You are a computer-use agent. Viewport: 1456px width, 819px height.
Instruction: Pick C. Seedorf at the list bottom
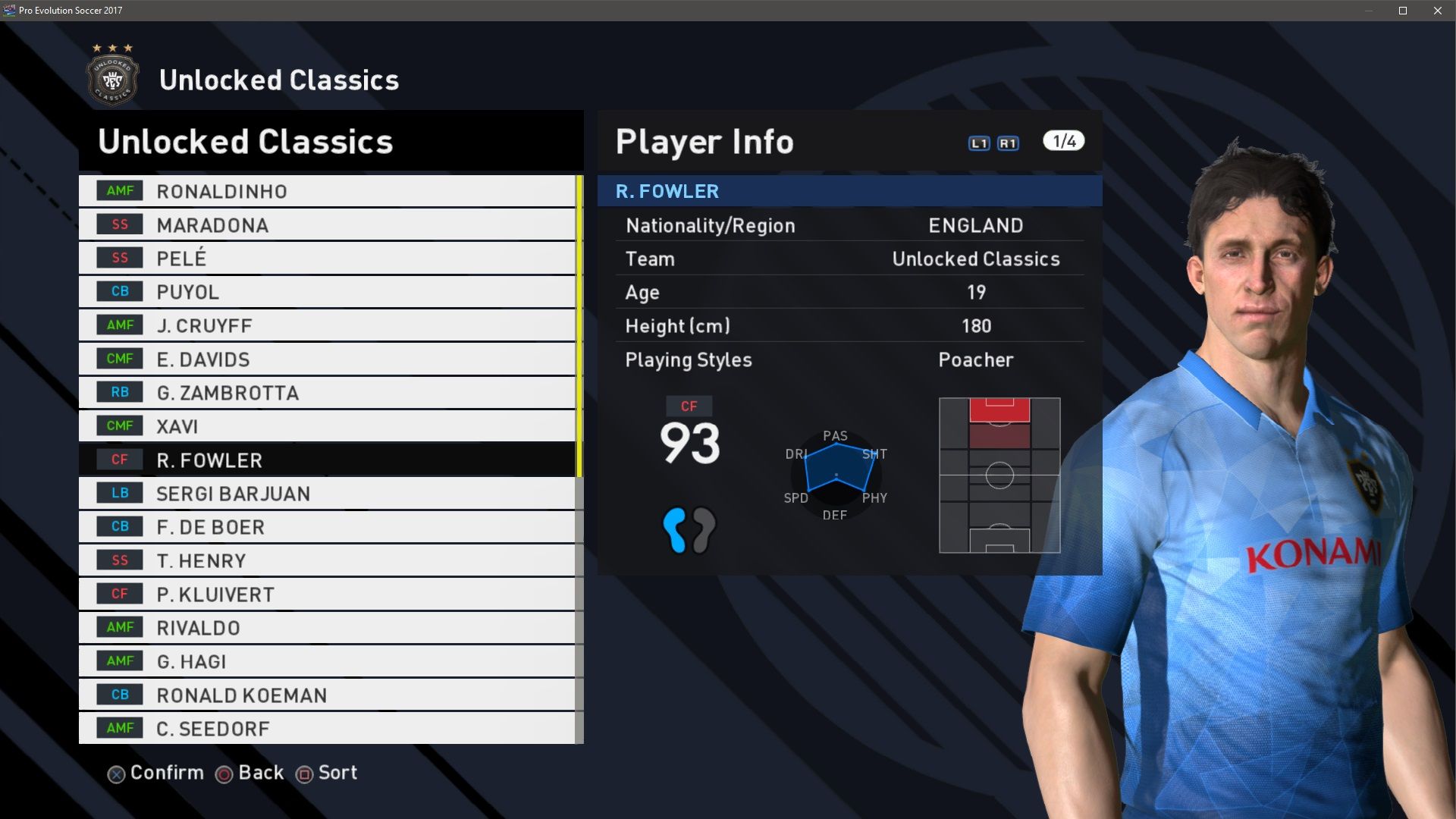[x=326, y=729]
